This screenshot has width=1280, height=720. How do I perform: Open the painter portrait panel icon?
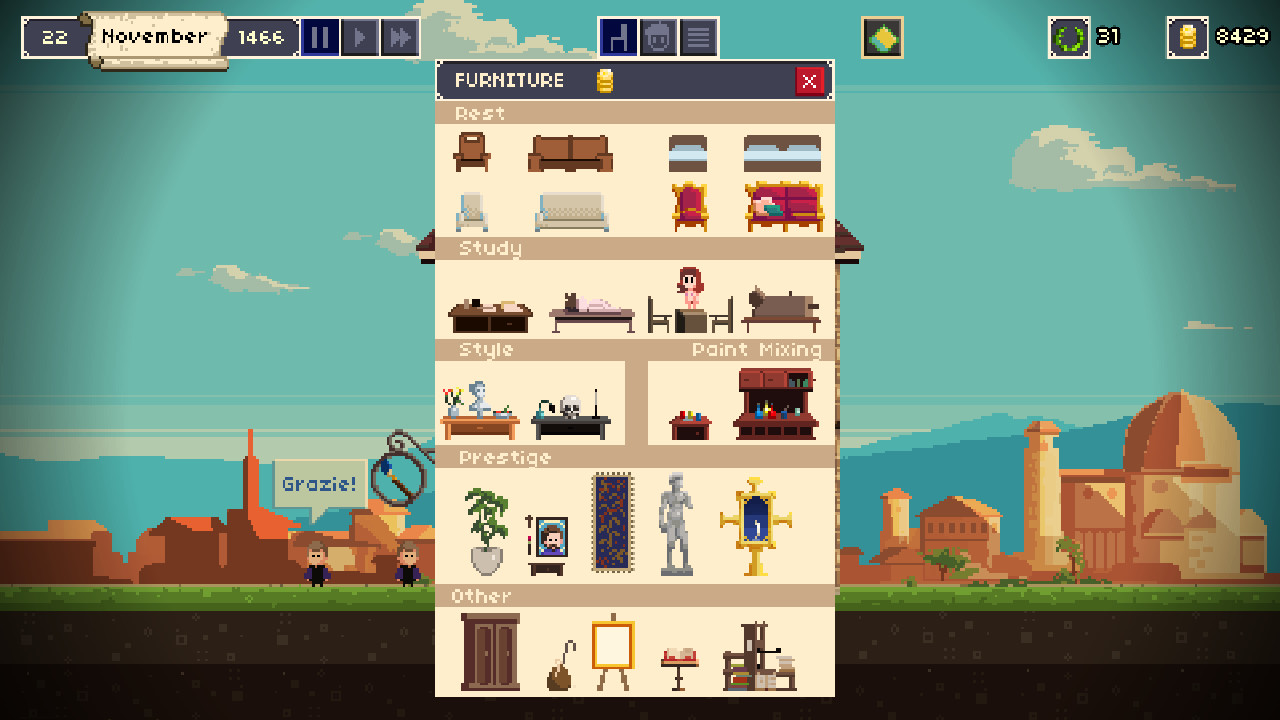(x=658, y=37)
